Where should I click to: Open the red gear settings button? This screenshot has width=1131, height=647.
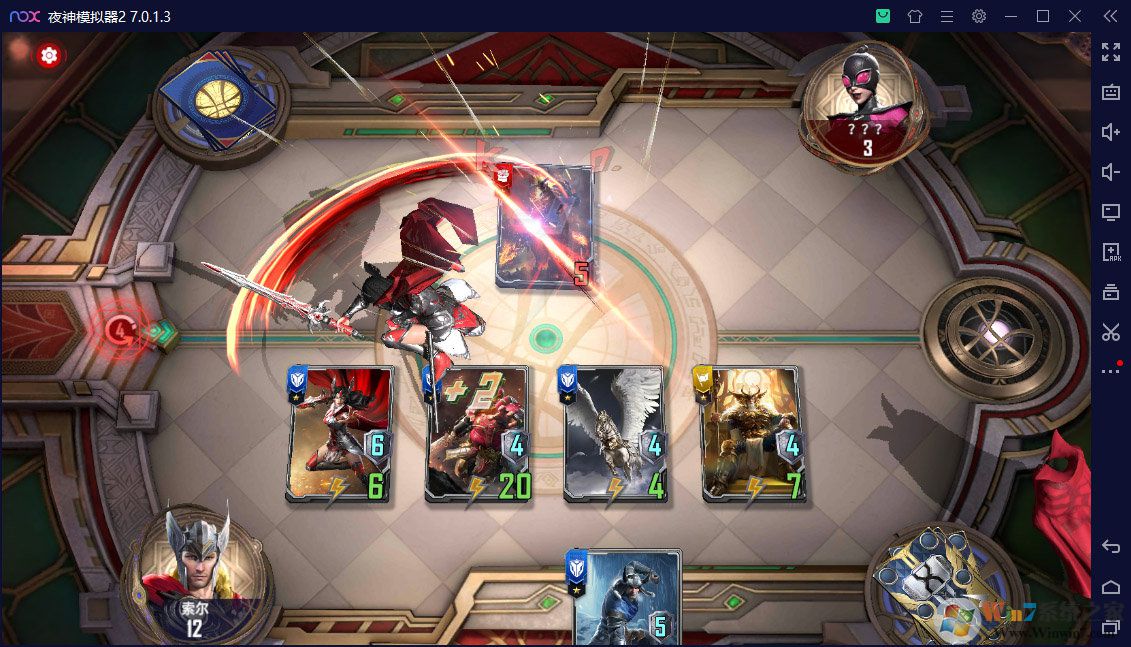(49, 56)
